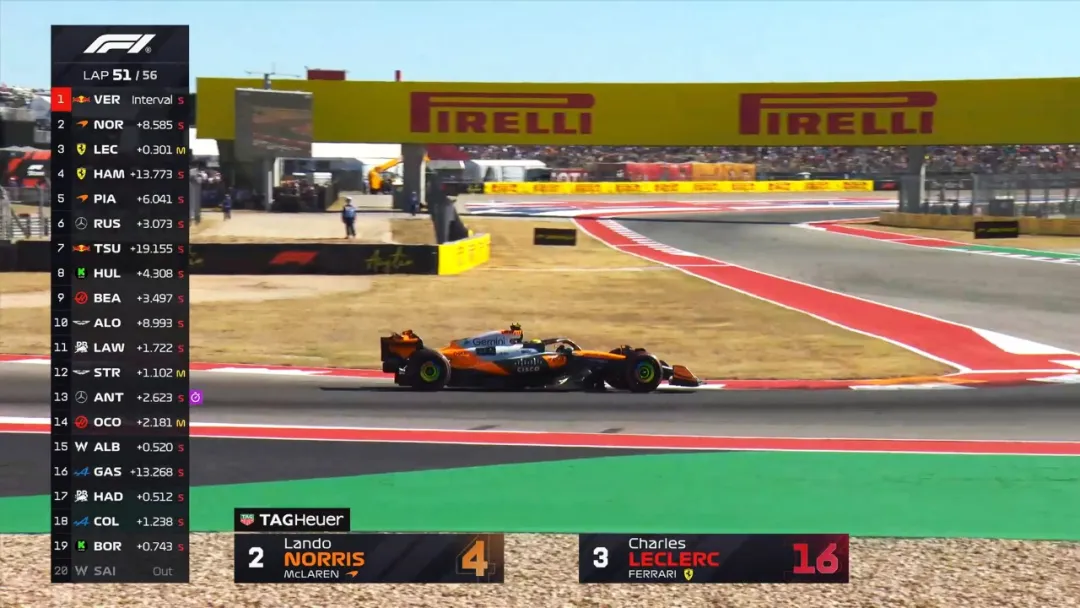Choose ALB entry in the leaderboard
1080x608 pixels.
(120, 447)
